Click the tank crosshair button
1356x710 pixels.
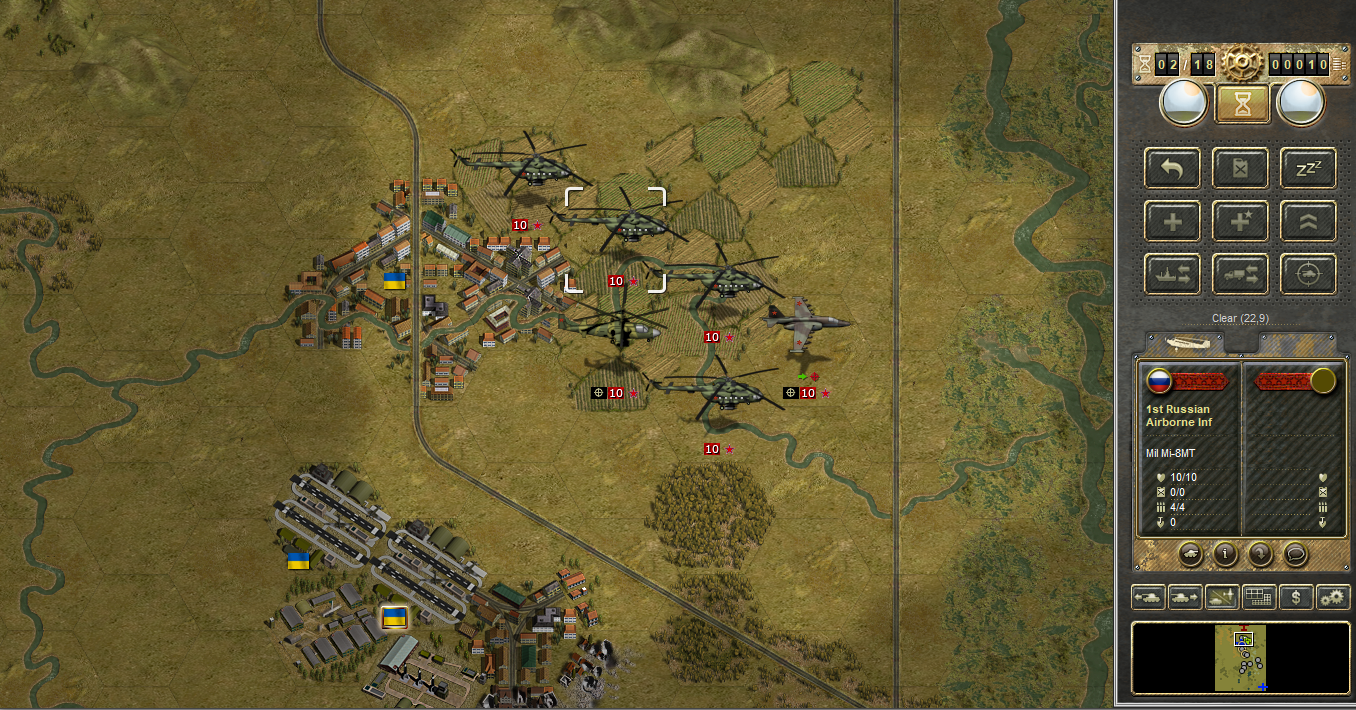pos(1308,273)
